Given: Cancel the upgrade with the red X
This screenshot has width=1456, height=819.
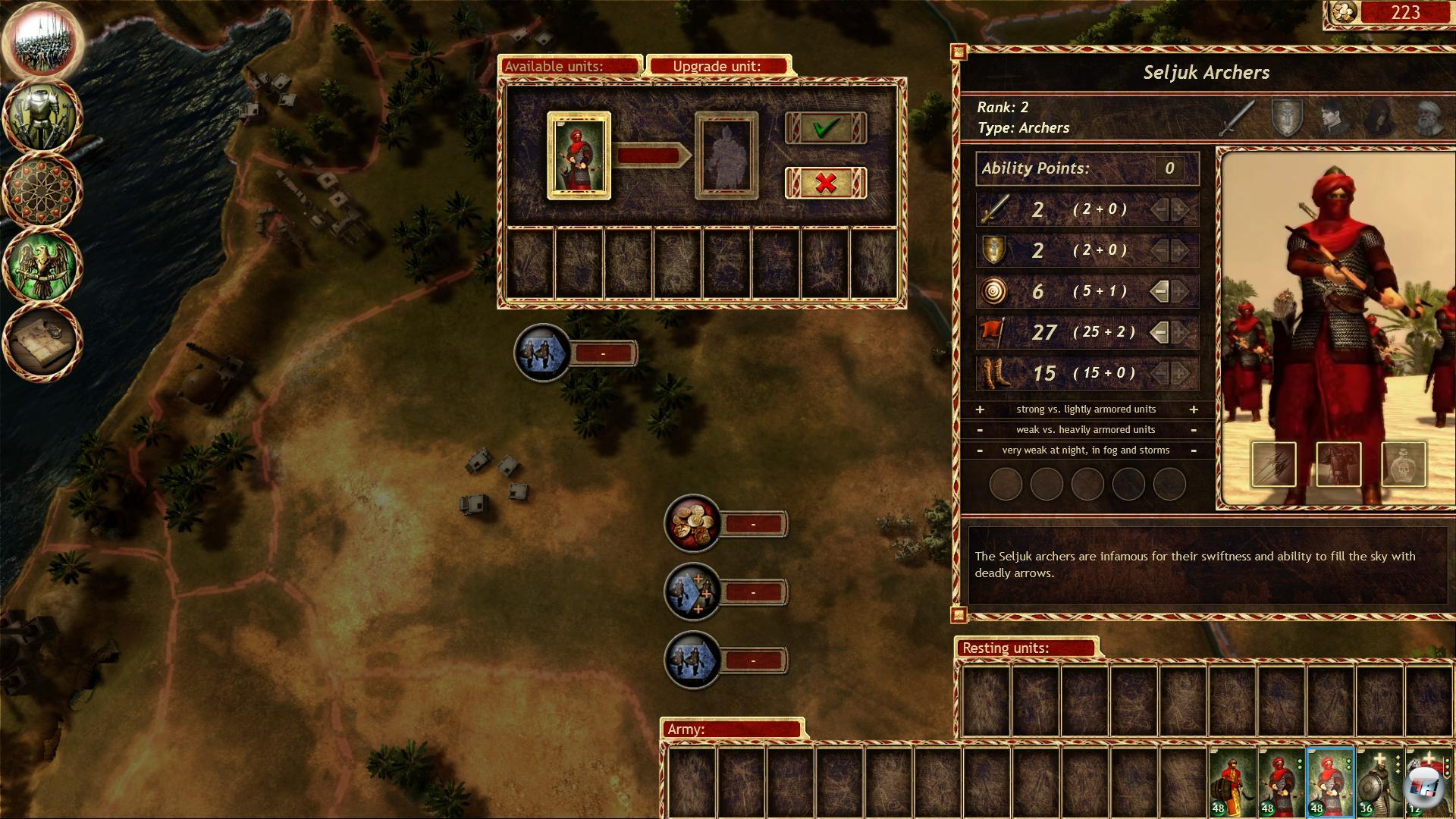Looking at the screenshot, I should pyautogui.click(x=825, y=183).
